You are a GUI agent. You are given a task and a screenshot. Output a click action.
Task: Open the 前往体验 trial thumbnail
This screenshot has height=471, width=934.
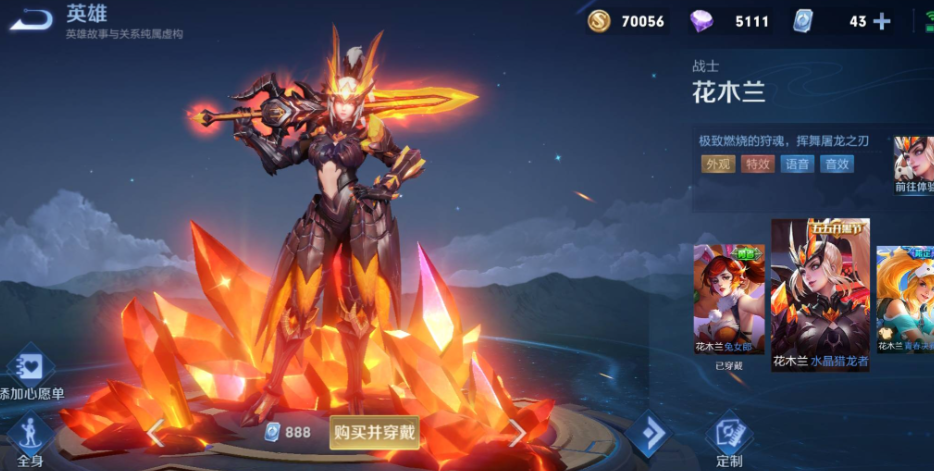coord(914,165)
